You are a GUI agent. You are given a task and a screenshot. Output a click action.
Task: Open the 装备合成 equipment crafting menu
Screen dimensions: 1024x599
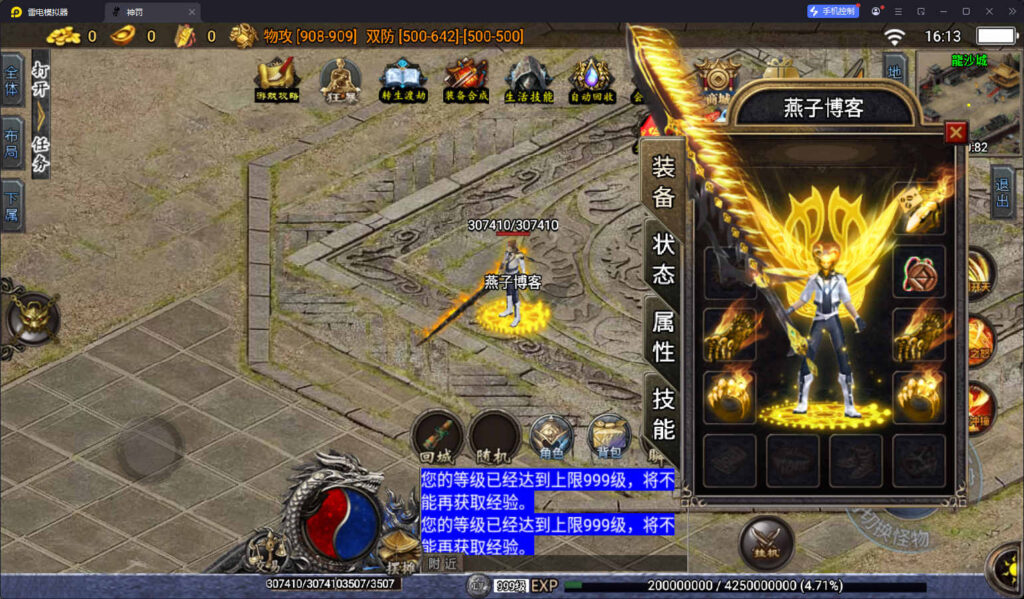466,78
